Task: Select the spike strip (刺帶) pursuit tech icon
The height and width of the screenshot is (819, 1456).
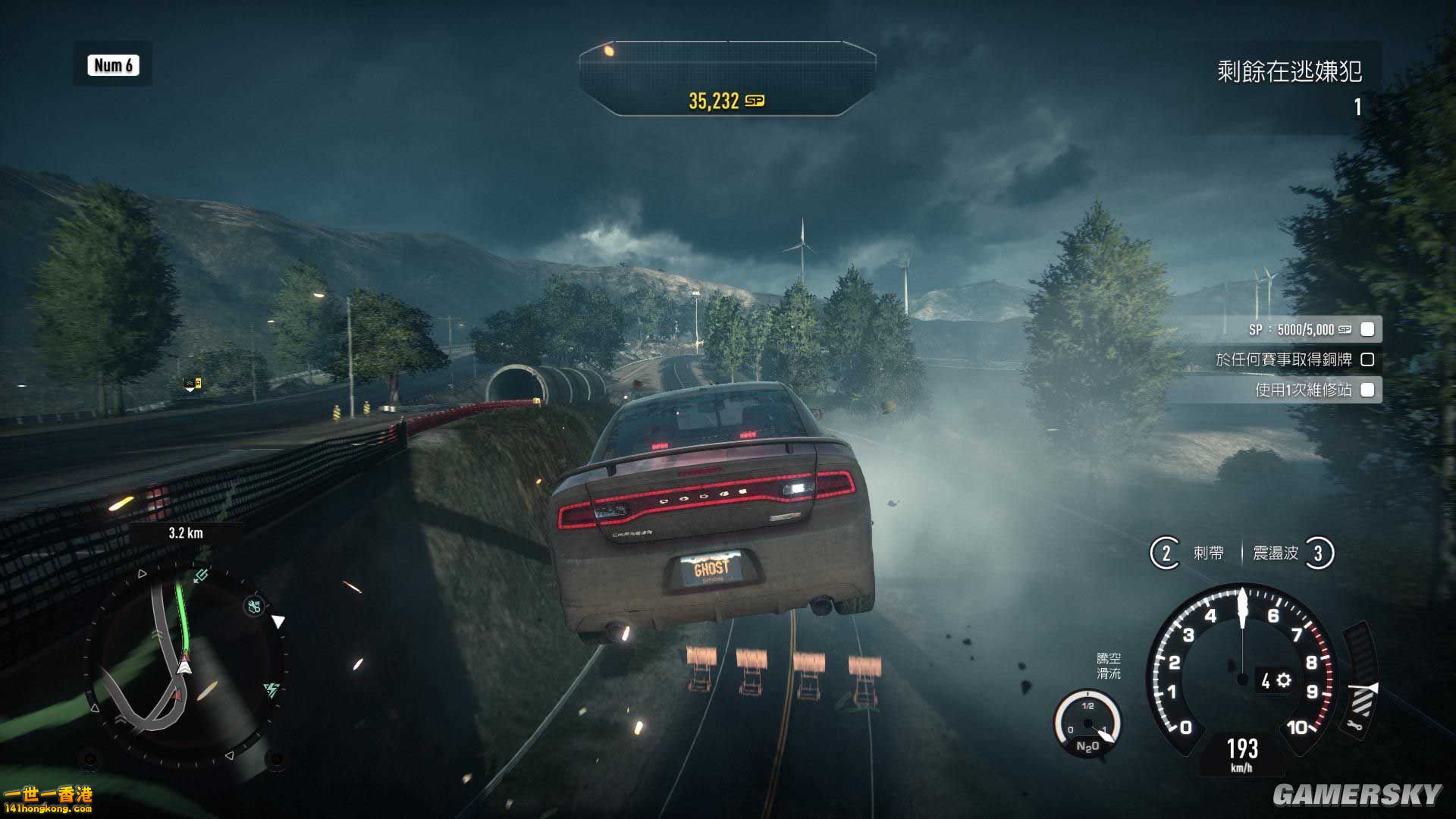Action: pyautogui.click(x=1168, y=554)
